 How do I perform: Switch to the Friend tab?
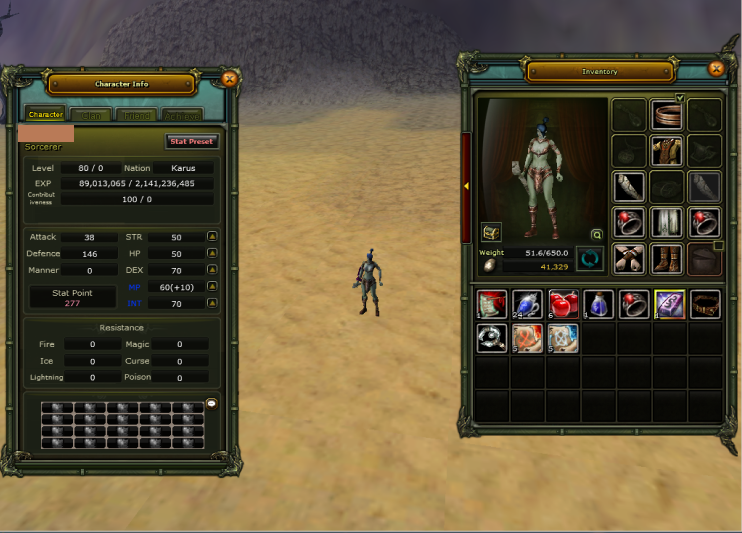tap(136, 115)
